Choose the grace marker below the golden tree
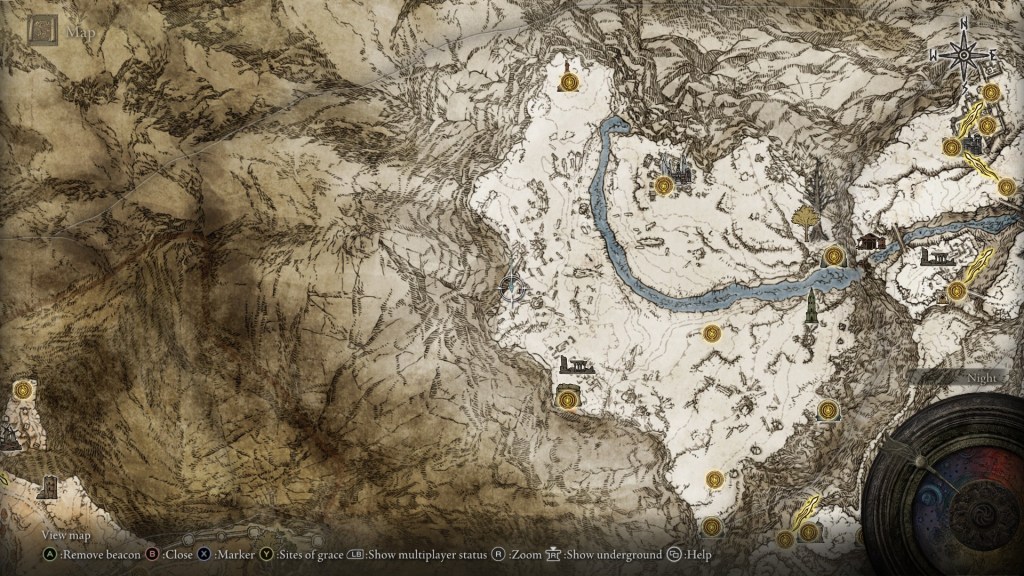 coord(832,257)
